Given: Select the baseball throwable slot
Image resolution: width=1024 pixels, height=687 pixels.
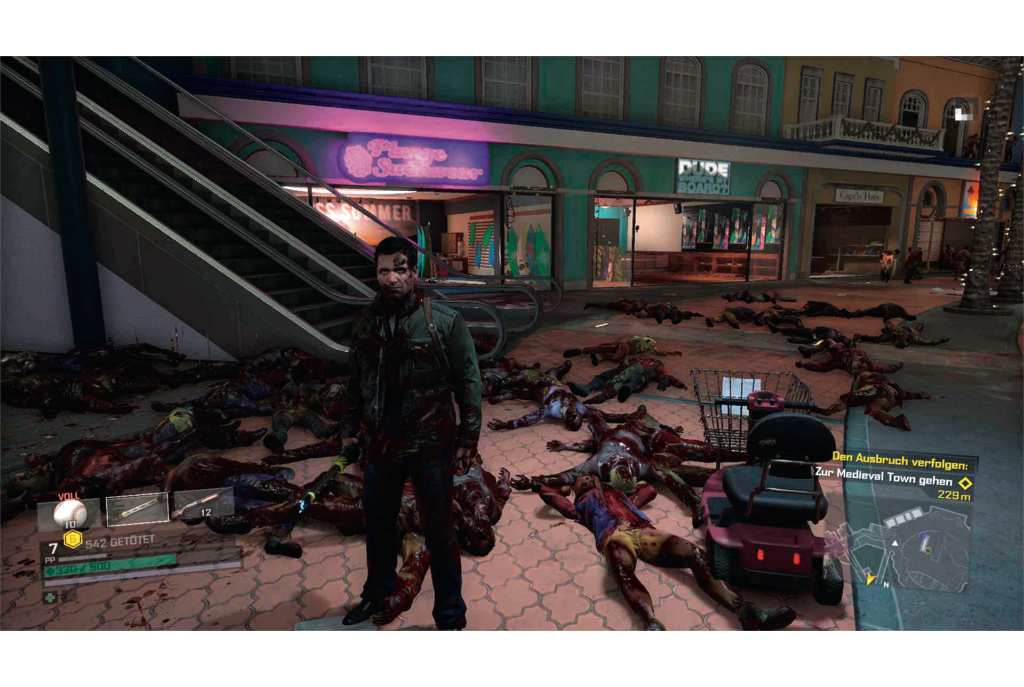Looking at the screenshot, I should [70, 512].
